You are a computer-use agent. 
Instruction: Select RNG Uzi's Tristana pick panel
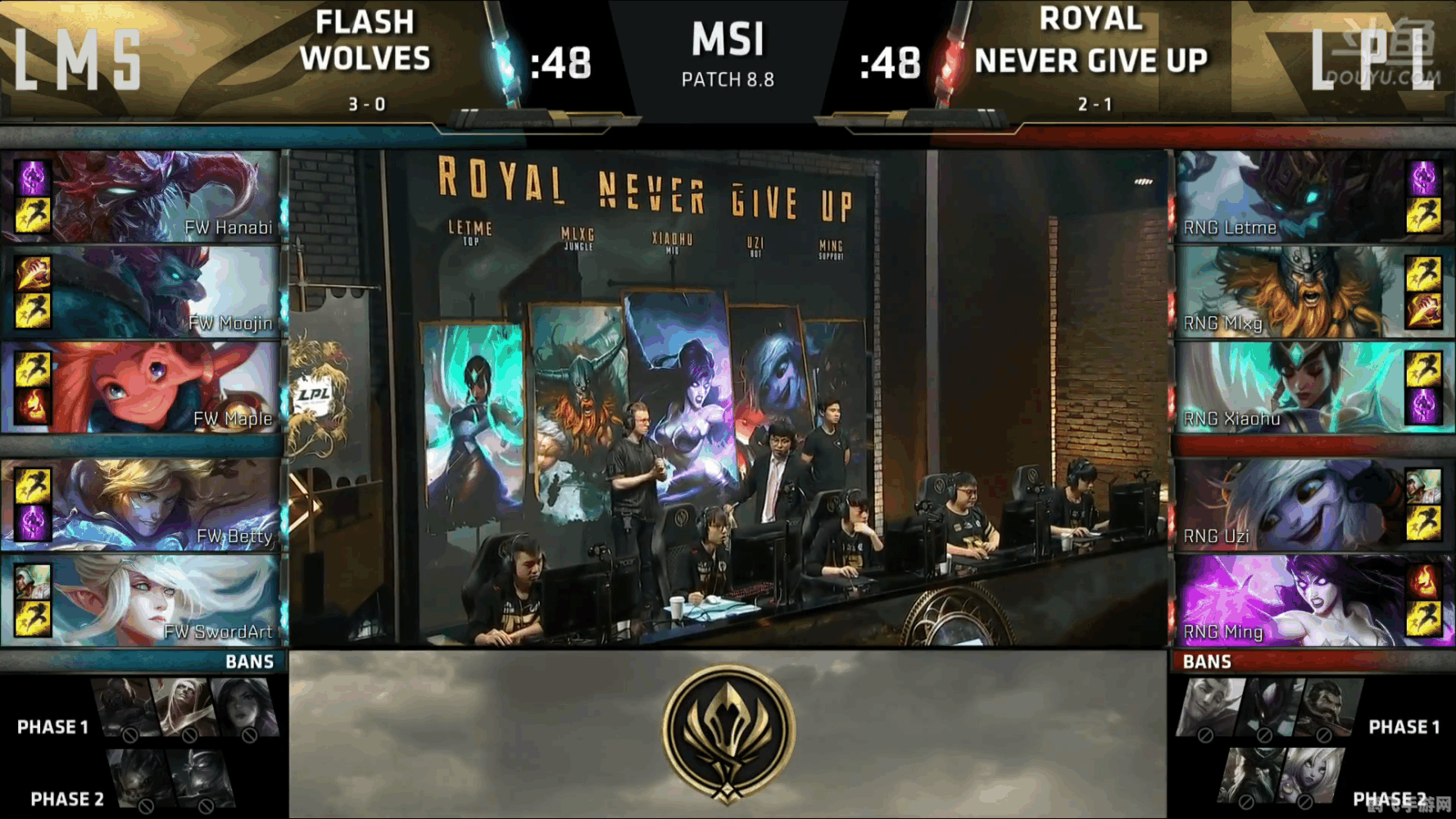point(1290,504)
